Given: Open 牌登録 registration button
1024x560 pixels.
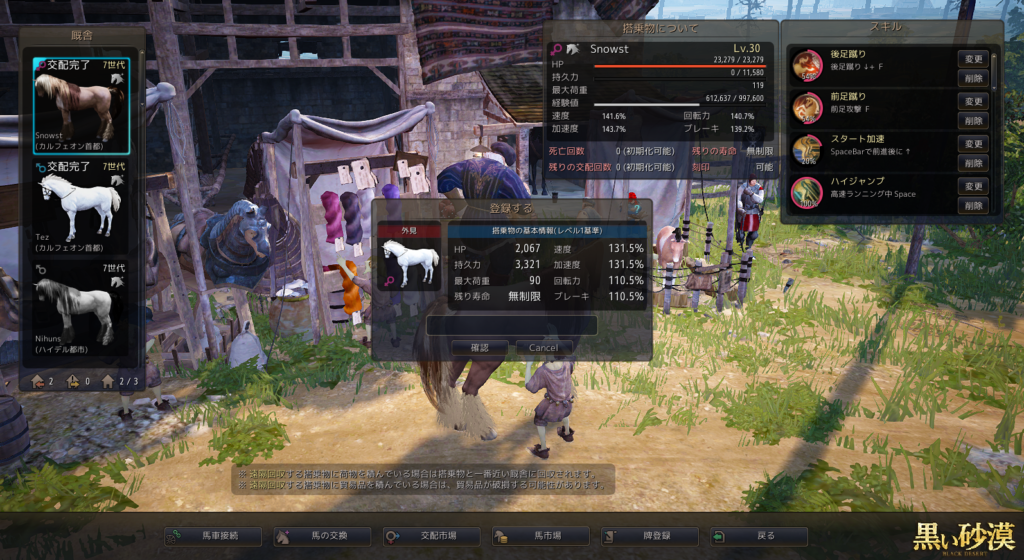Looking at the screenshot, I should coord(649,536).
